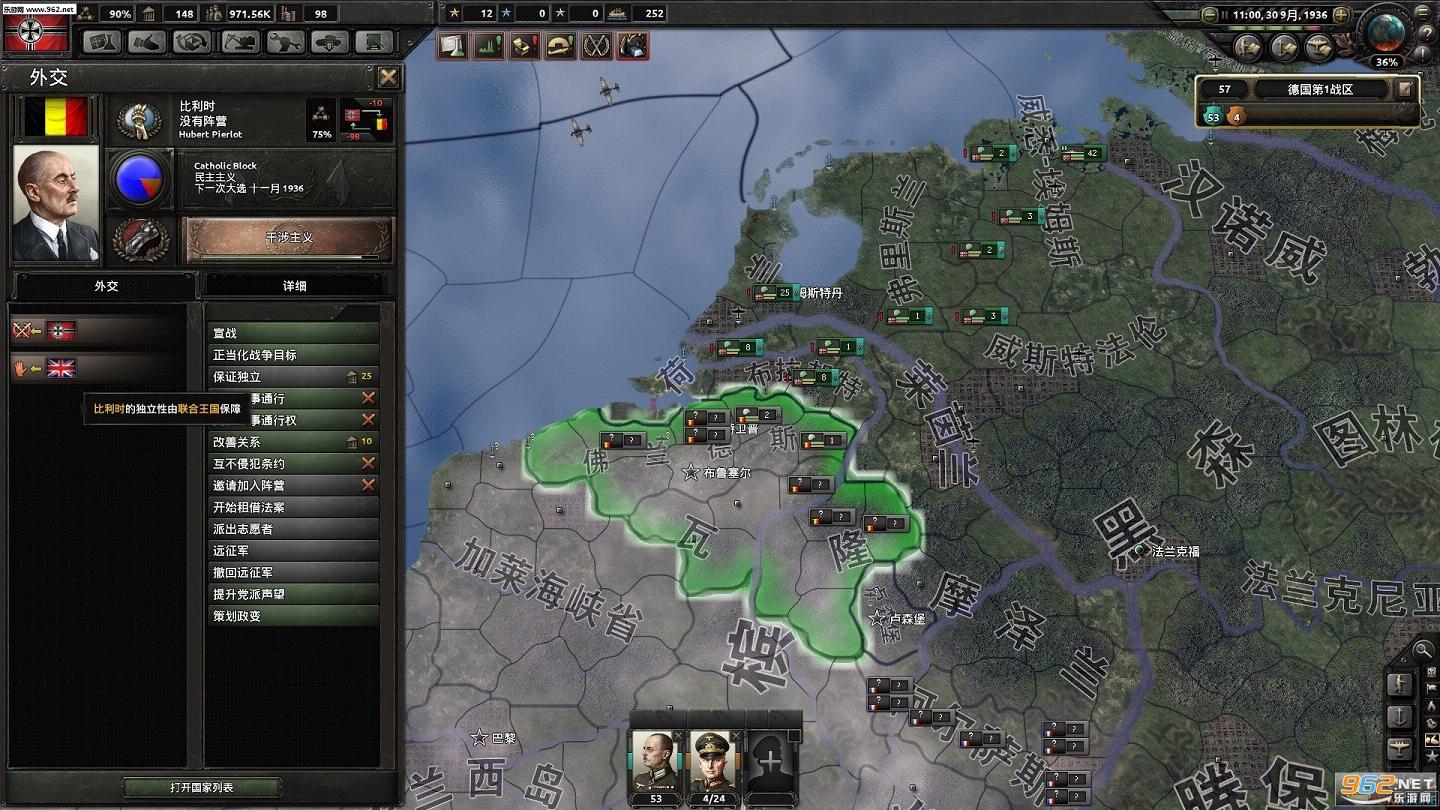Image resolution: width=1440 pixels, height=810 pixels.
Task: Choose 宣战 to declare war on Belgium
Action: tap(292, 333)
